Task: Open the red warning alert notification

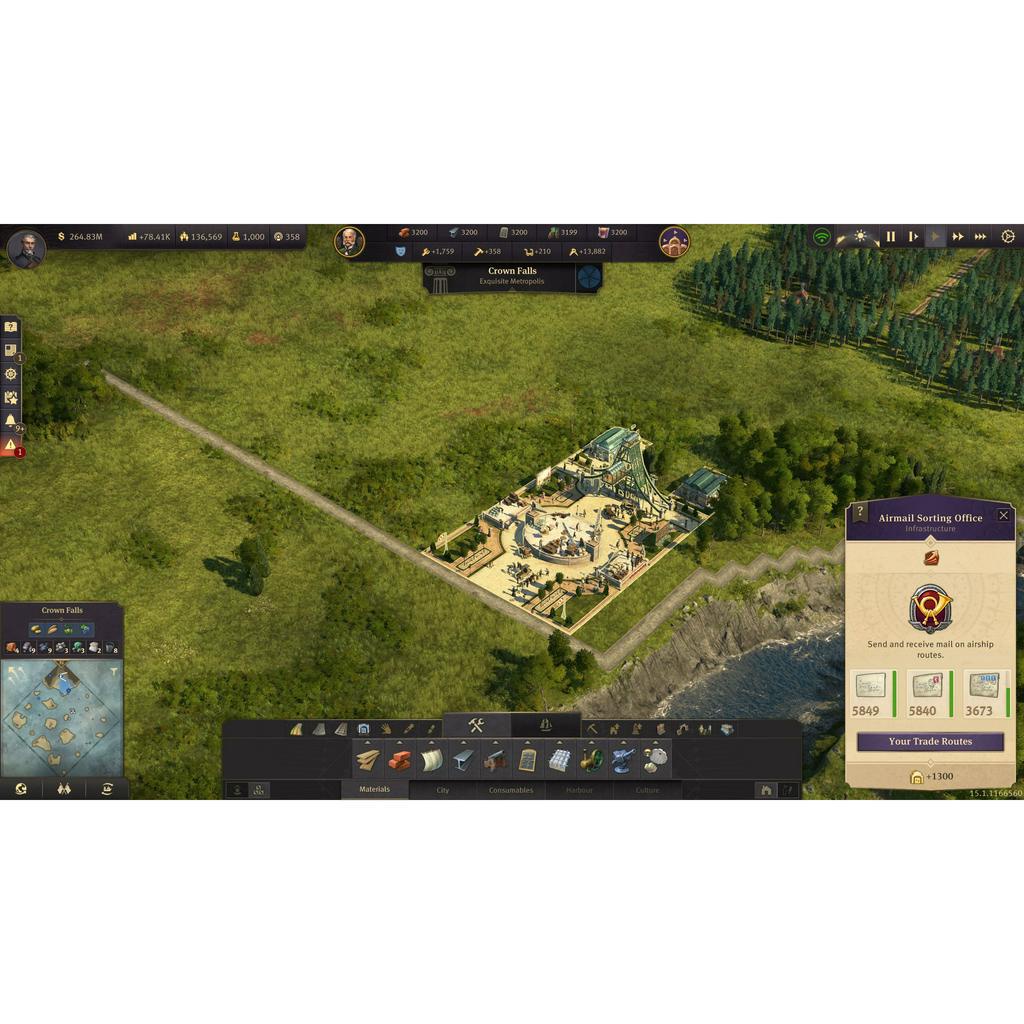Action: pyautogui.click(x=10, y=445)
